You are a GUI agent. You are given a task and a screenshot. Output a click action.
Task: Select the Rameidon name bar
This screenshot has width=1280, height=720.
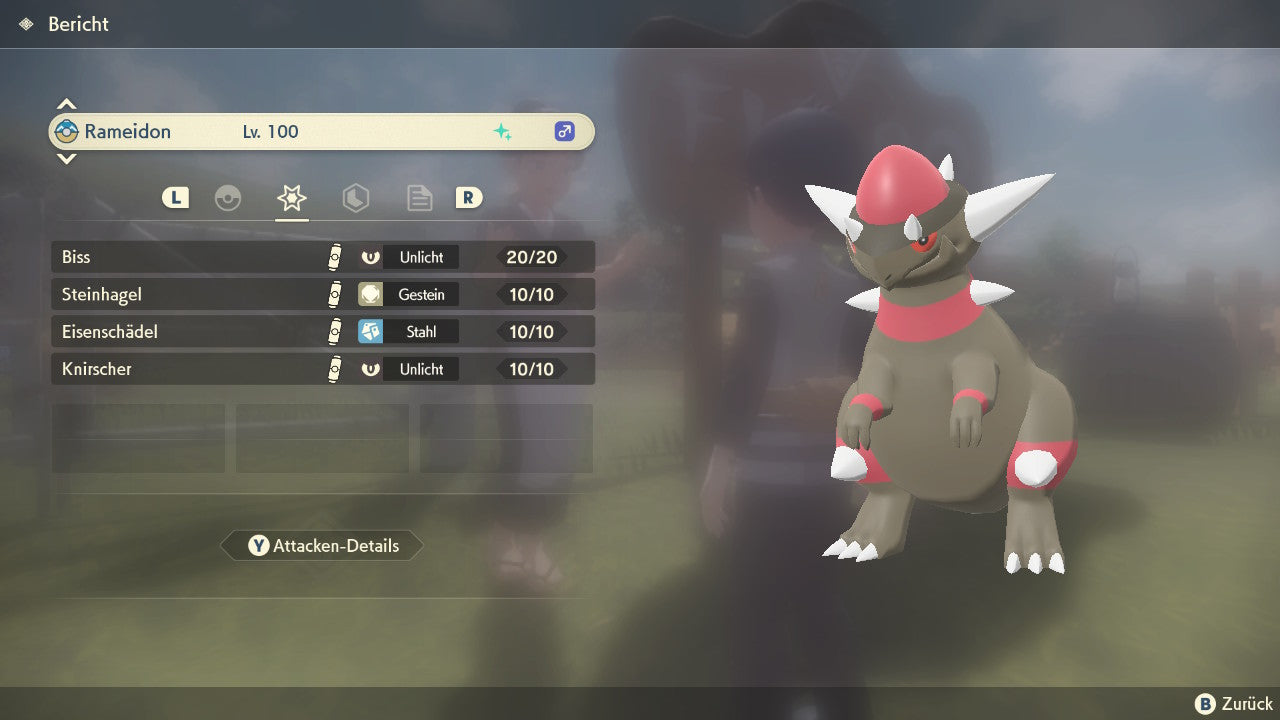point(322,131)
